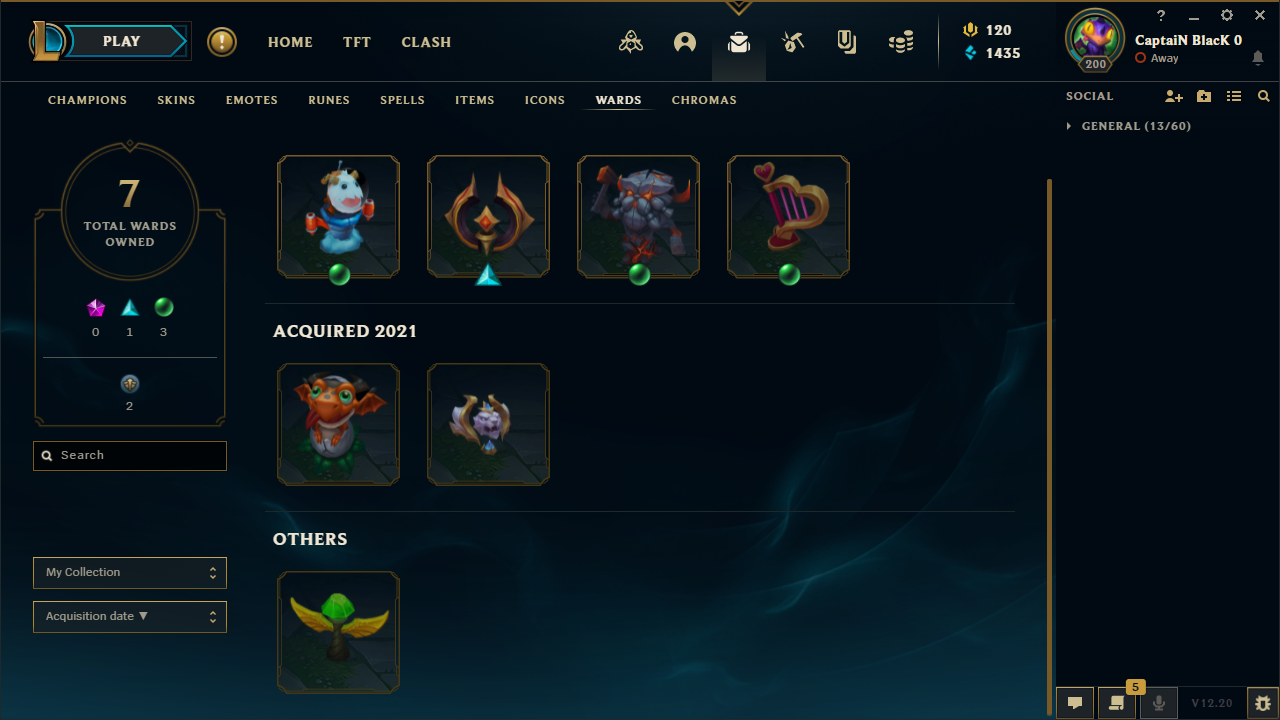Switch to the Champions tab
This screenshot has height=720, width=1280.
click(87, 100)
